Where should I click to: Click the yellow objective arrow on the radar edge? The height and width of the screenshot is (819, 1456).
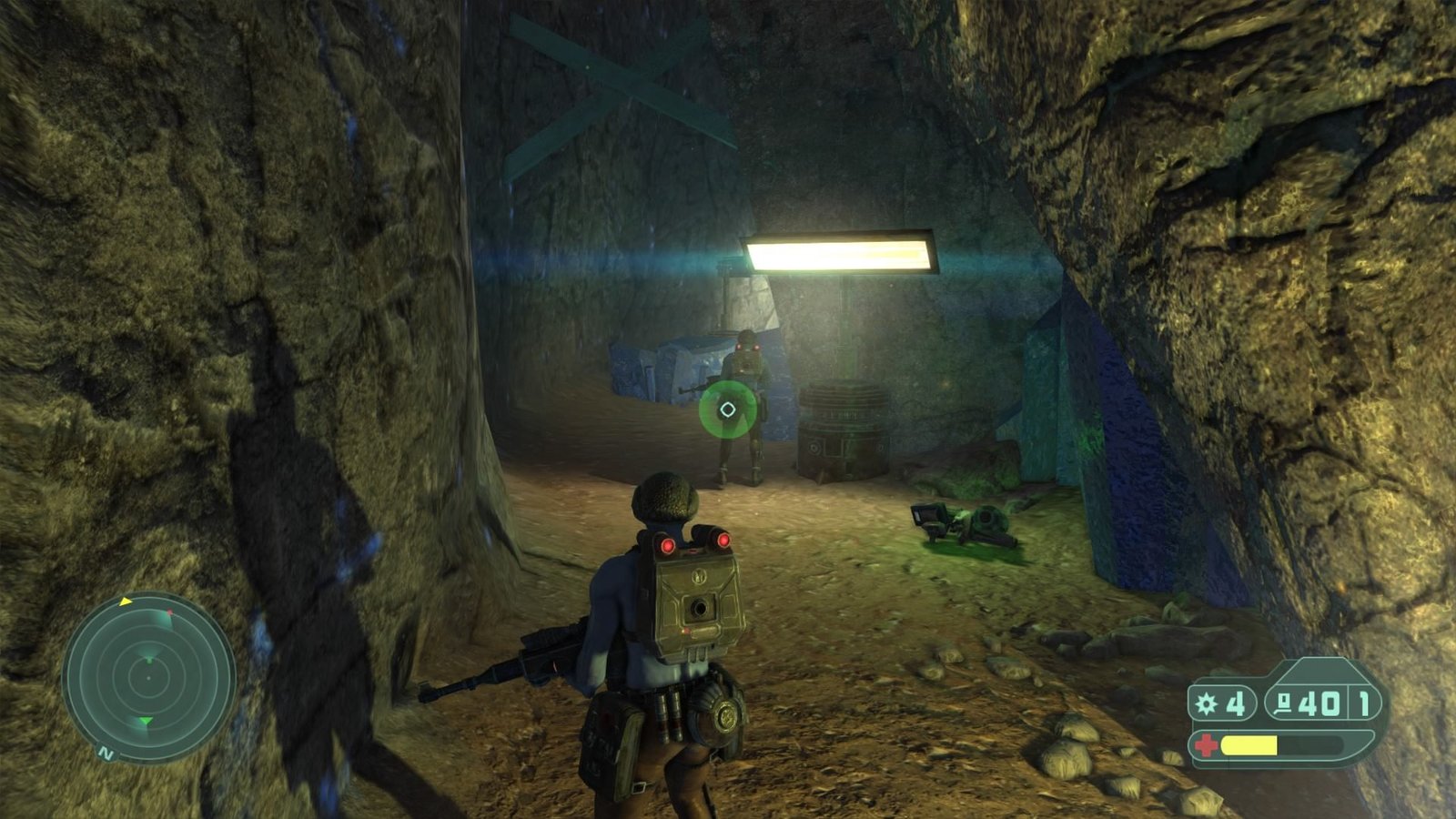126,602
